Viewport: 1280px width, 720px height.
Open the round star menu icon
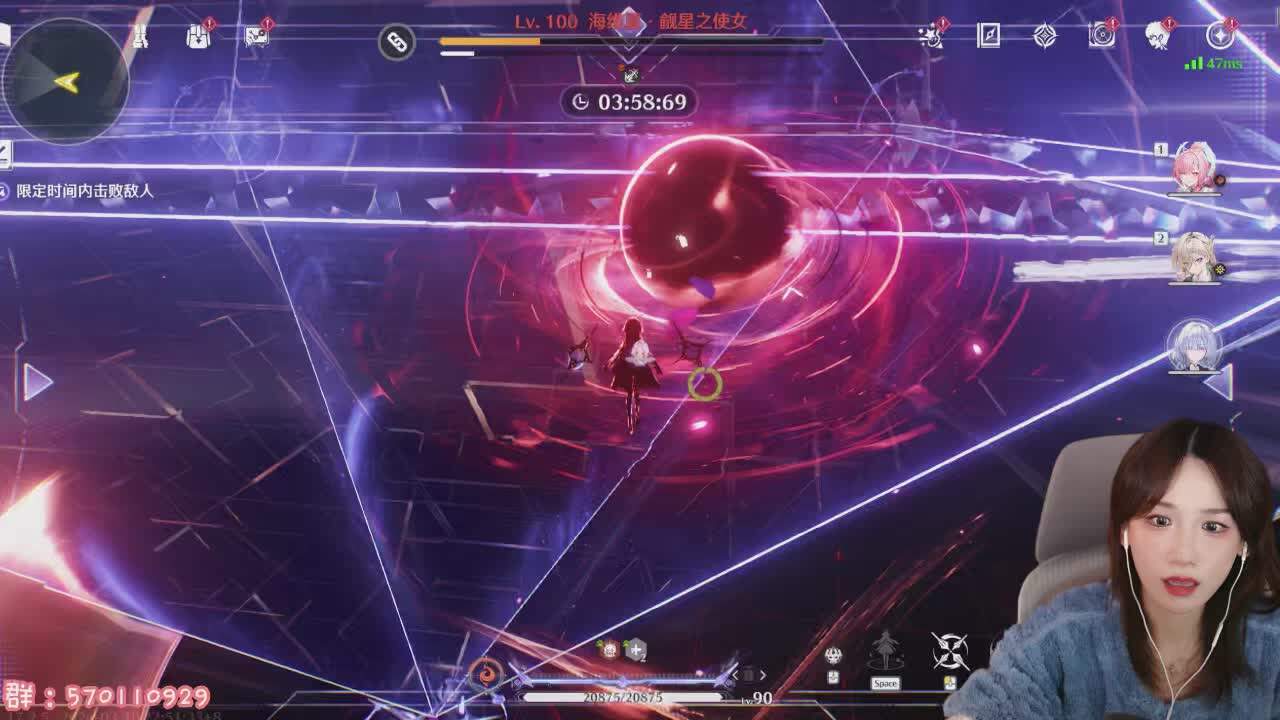(1220, 36)
